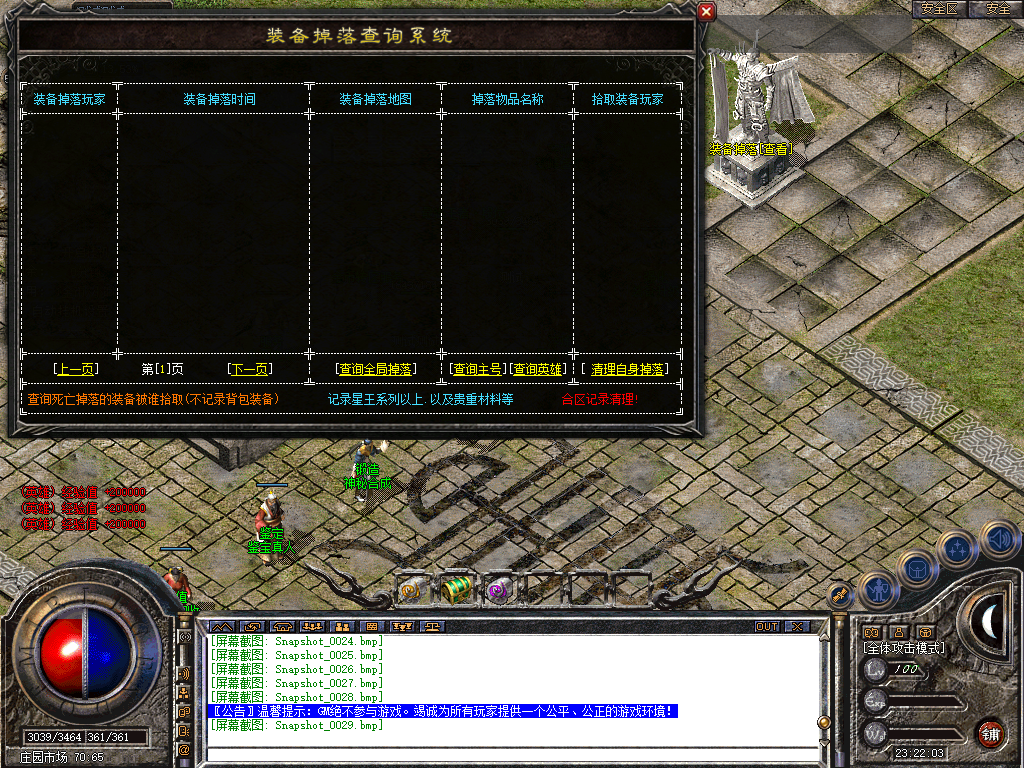The width and height of the screenshot is (1024, 768).
Task: Open the skills sparkle icon
Action: point(958,549)
